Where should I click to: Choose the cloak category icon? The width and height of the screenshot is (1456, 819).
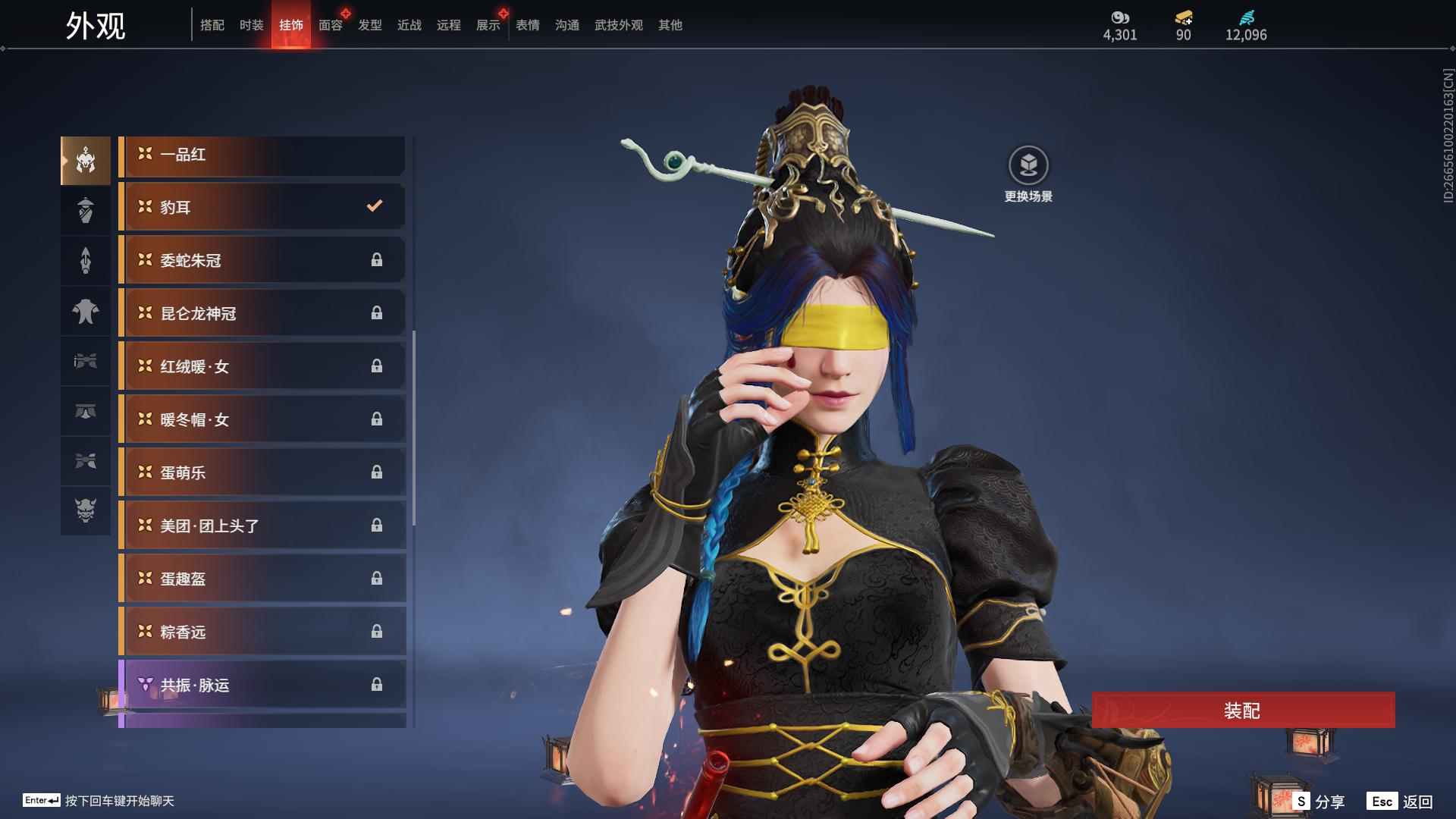pyautogui.click(x=86, y=310)
